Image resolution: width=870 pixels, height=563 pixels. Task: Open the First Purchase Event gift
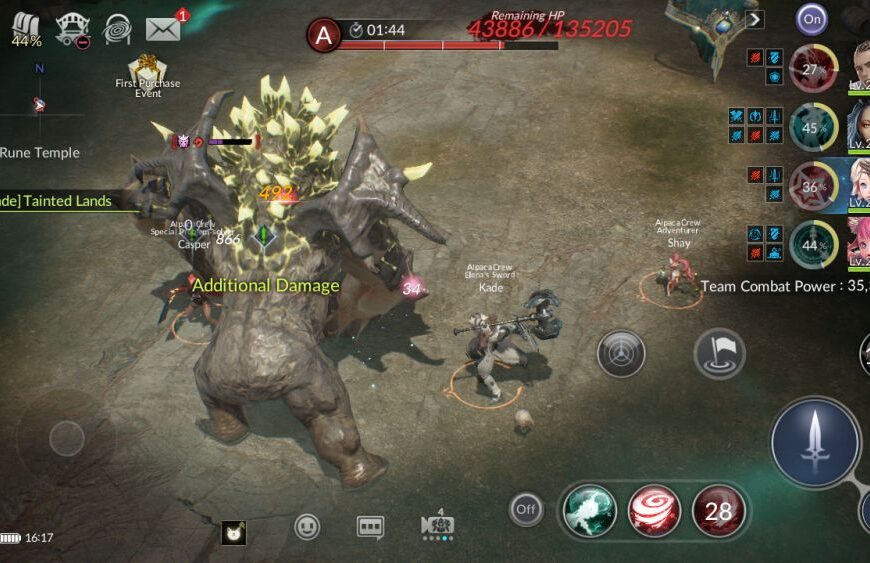[147, 72]
